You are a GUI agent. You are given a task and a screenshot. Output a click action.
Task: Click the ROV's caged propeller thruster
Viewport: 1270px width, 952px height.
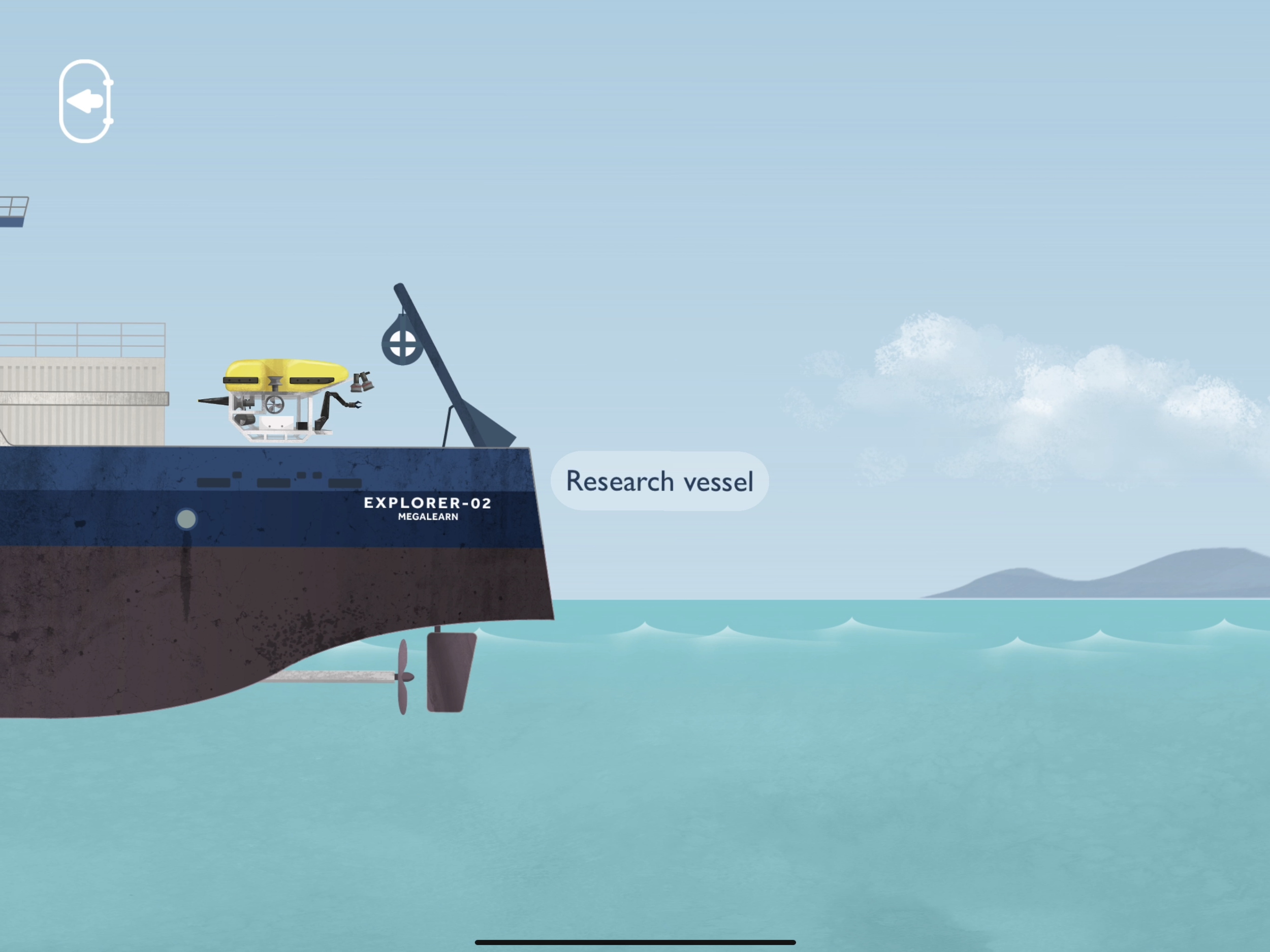click(x=274, y=406)
